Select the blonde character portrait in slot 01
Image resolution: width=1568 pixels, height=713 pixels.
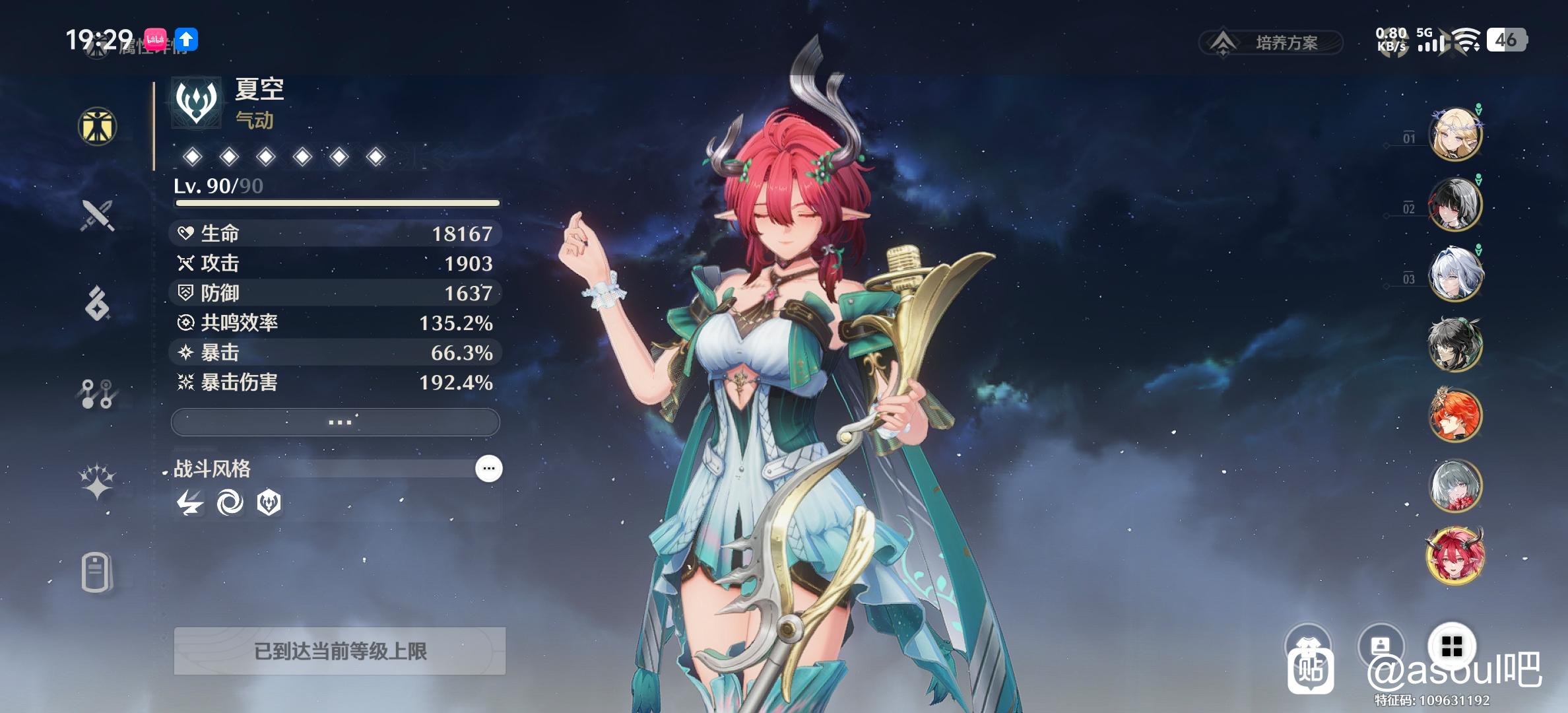[x=1454, y=135]
